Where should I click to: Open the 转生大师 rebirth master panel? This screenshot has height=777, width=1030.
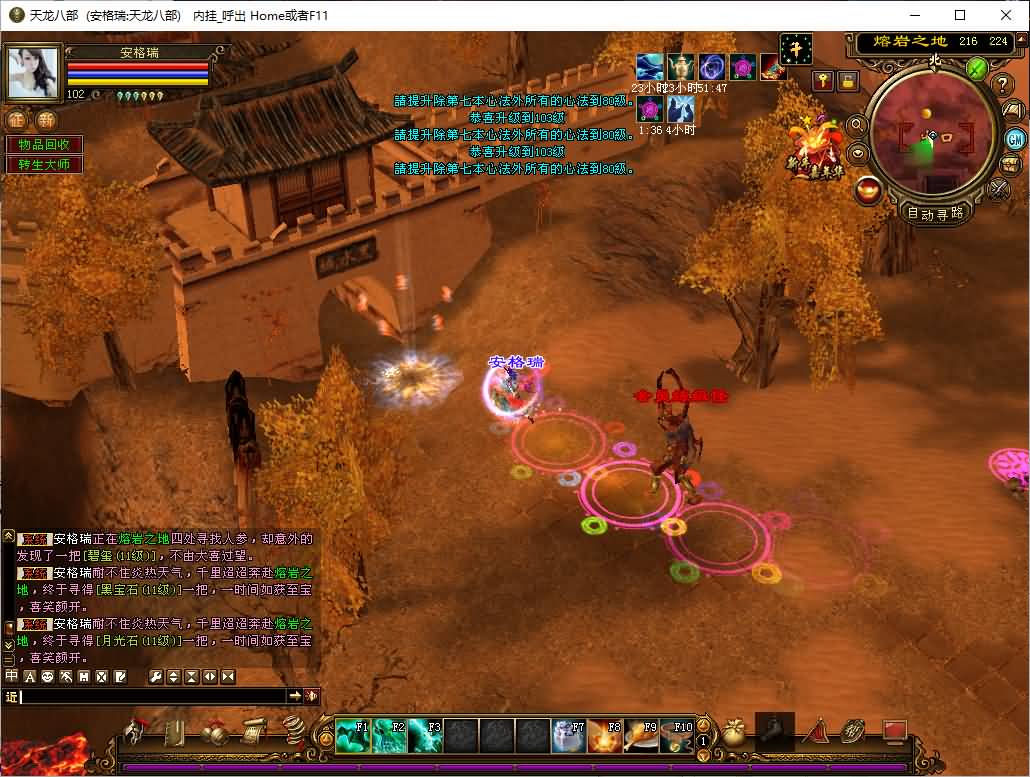click(x=44, y=164)
